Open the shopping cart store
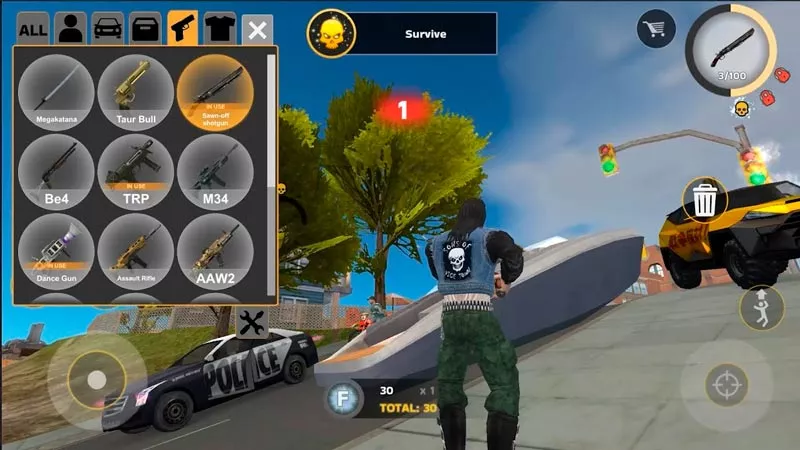 [x=656, y=29]
